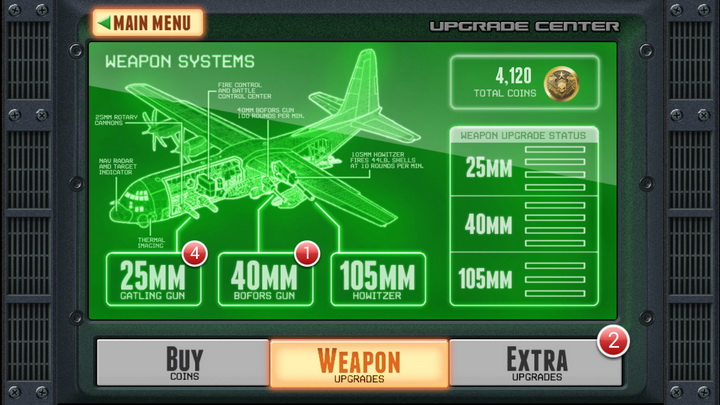Go back to the Main Menu
The width and height of the screenshot is (720, 405).
pyautogui.click(x=147, y=22)
